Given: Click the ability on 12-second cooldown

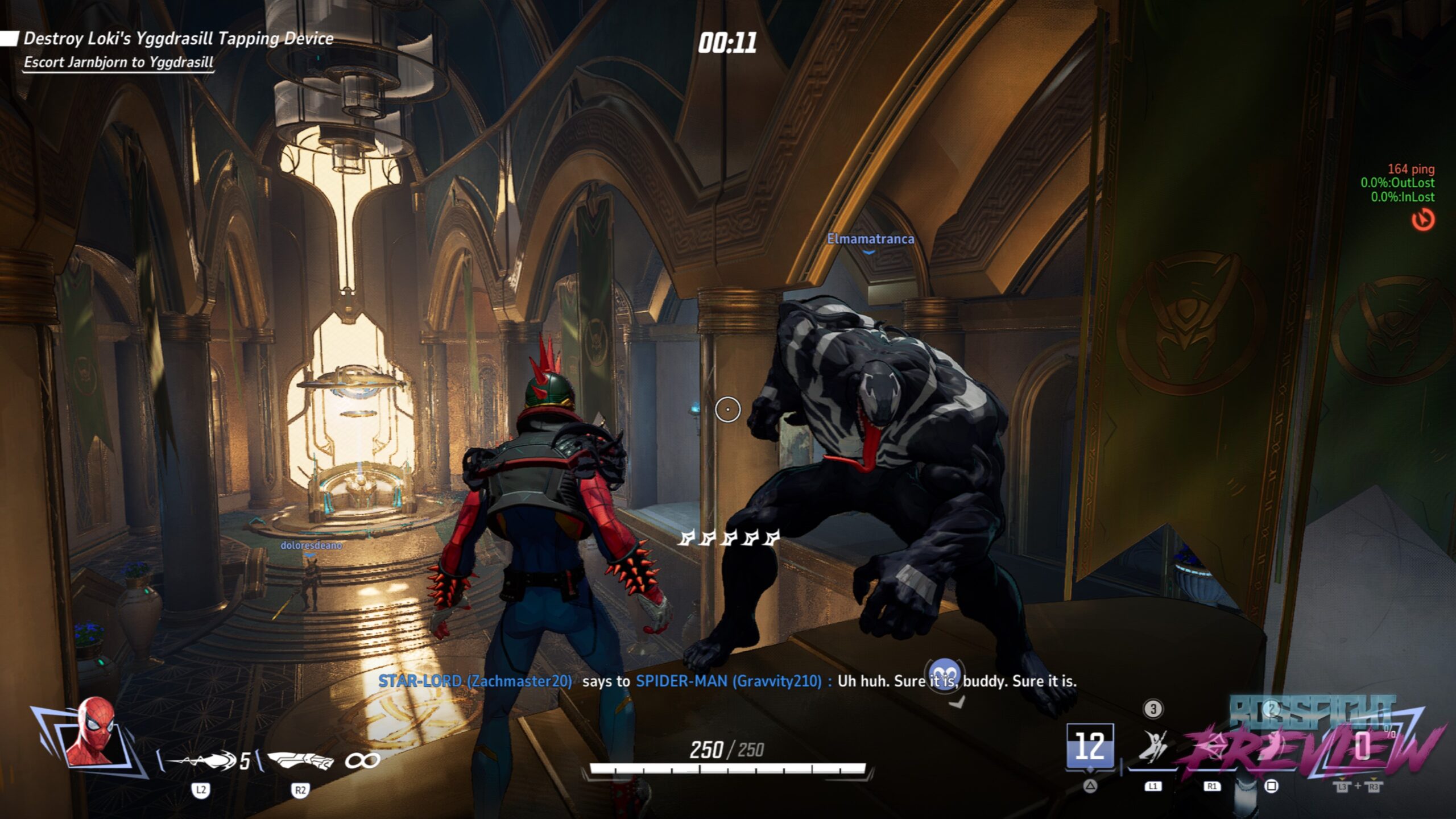Looking at the screenshot, I should (x=1090, y=746).
